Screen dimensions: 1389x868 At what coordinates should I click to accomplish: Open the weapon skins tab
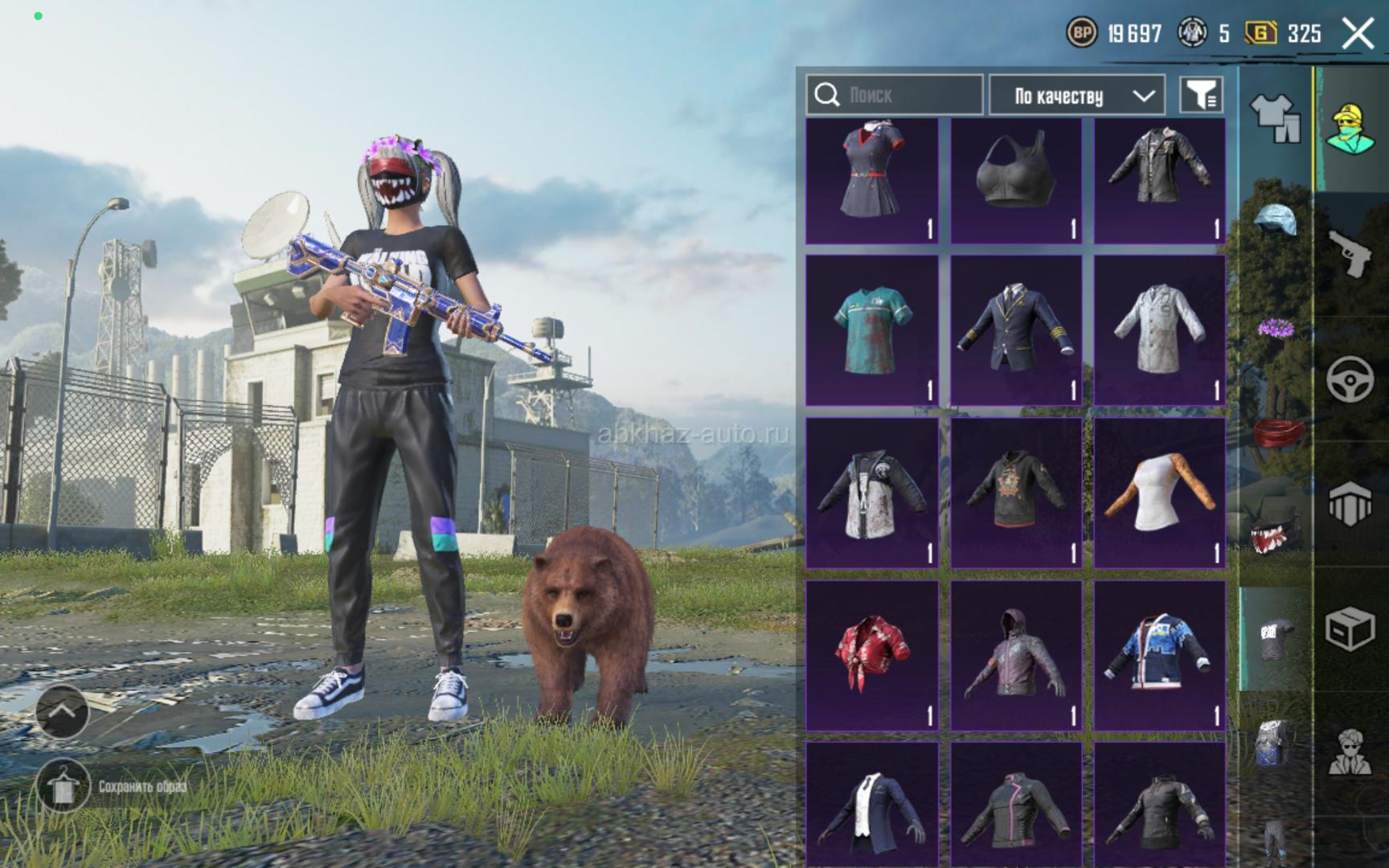point(1350,252)
